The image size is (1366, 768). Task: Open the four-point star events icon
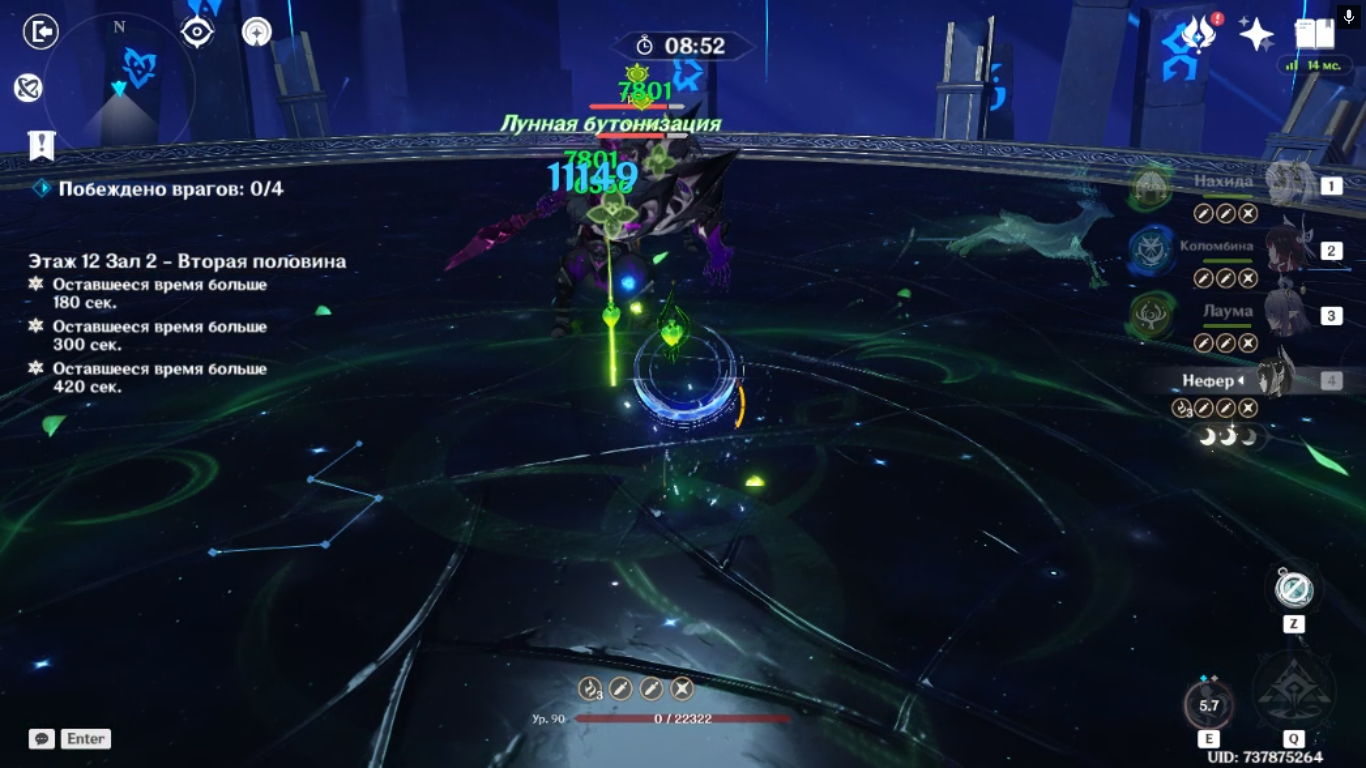pos(1256,34)
